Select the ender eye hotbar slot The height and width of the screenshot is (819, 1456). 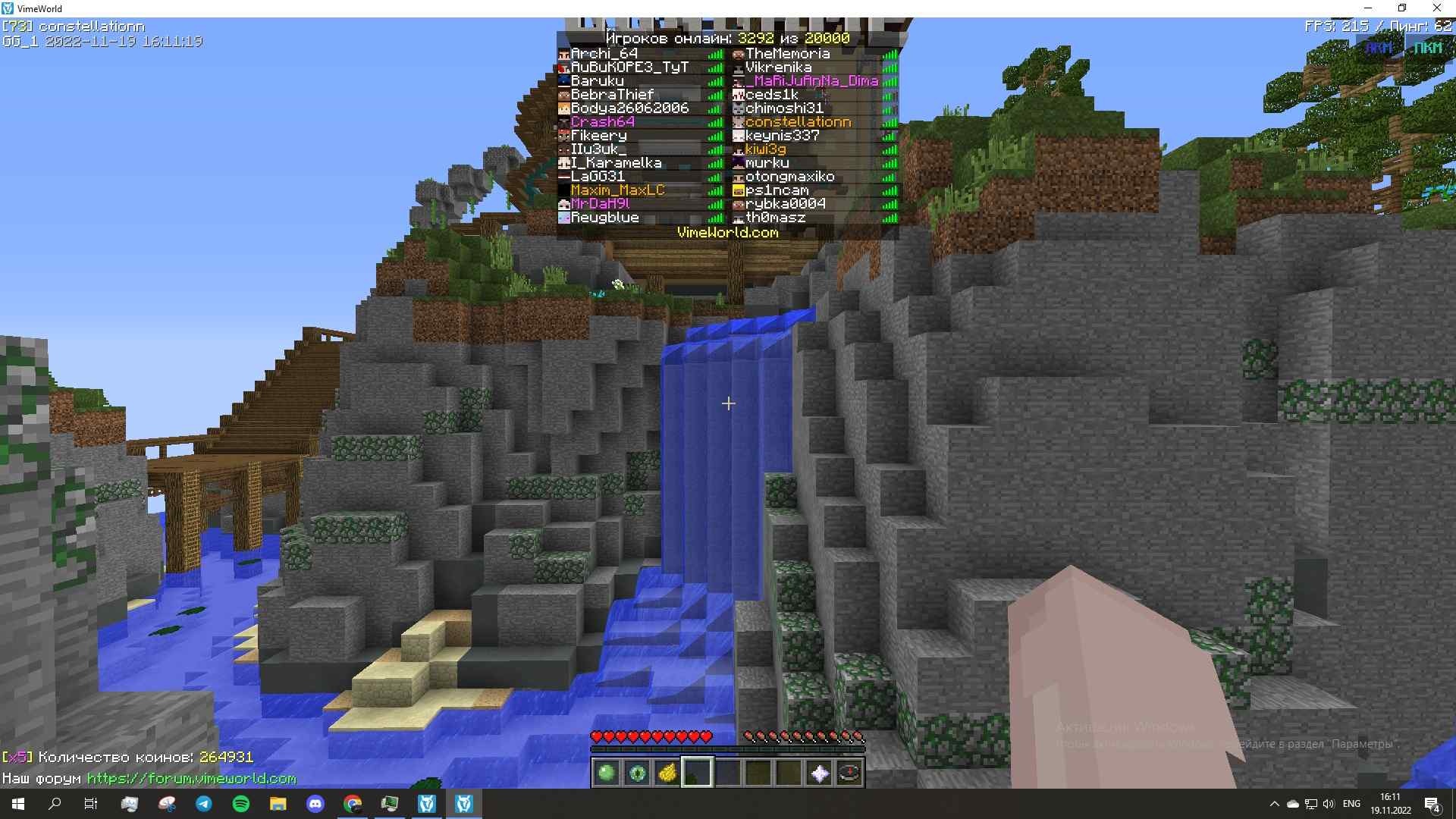point(637,773)
